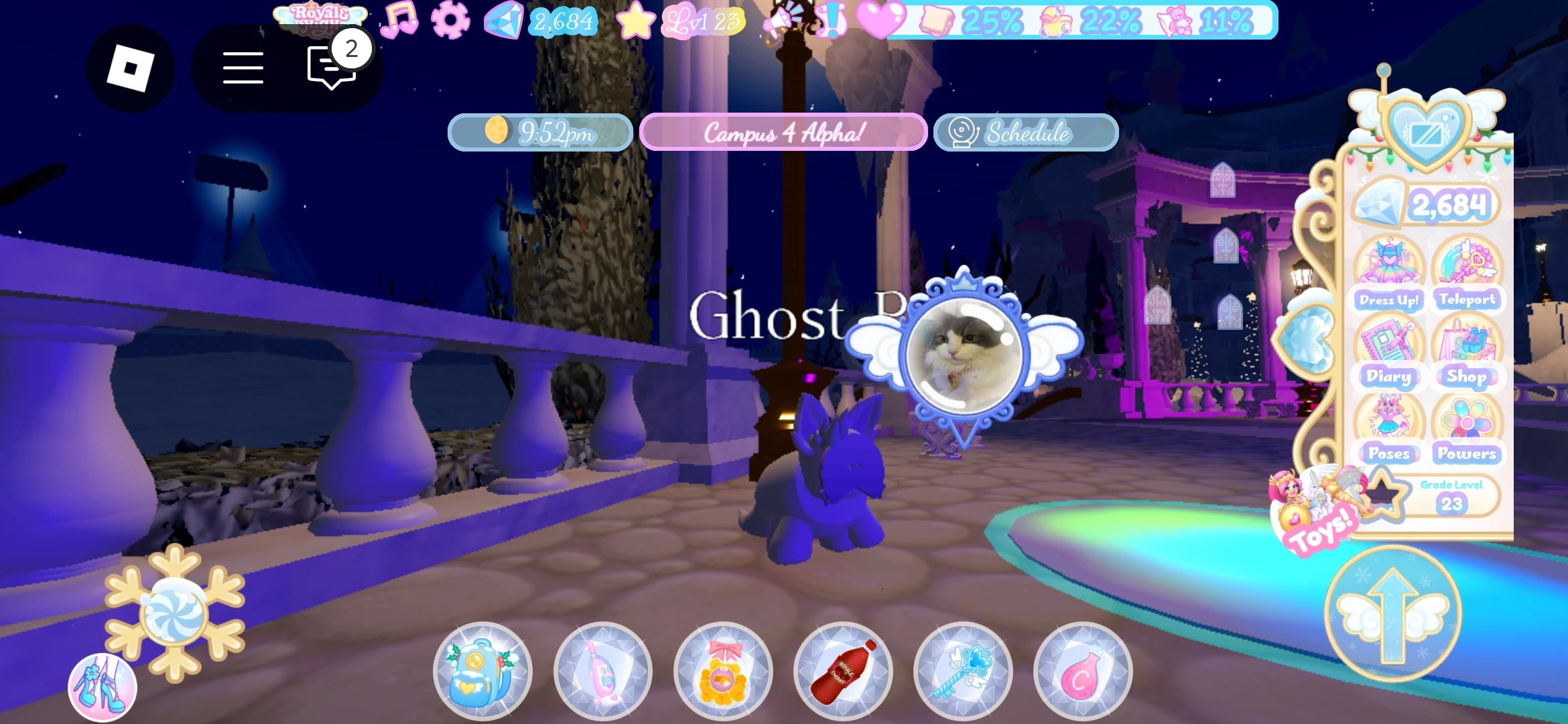The height and width of the screenshot is (724, 1568).
Task: Open the Teleport menu
Action: (x=1467, y=275)
